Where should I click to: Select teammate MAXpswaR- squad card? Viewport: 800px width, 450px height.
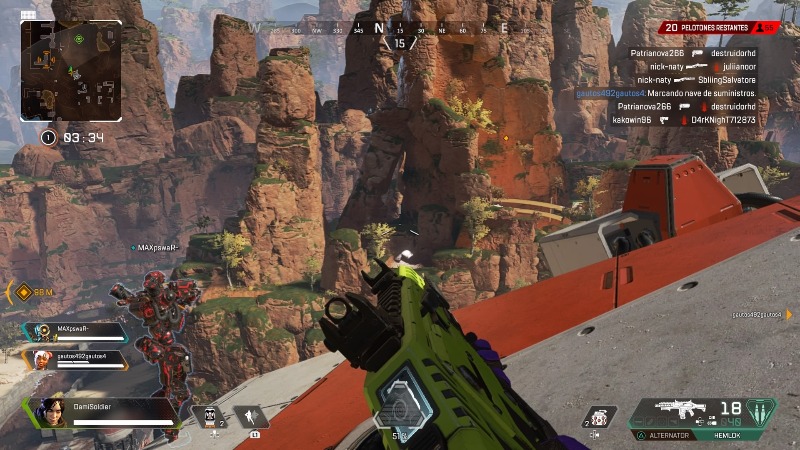(x=76, y=330)
